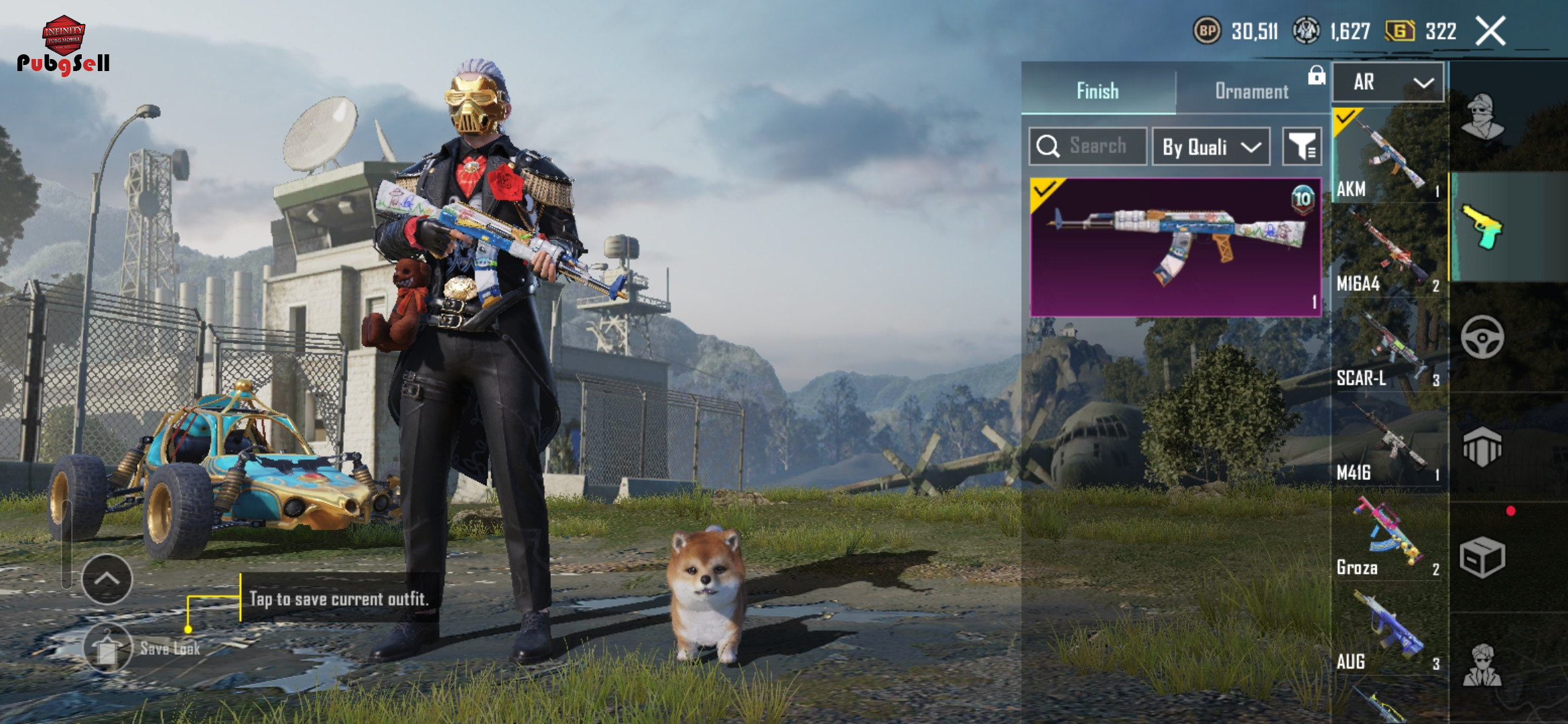Select the equipped AKM graffiti skin card
1568x724 pixels.
(1175, 247)
